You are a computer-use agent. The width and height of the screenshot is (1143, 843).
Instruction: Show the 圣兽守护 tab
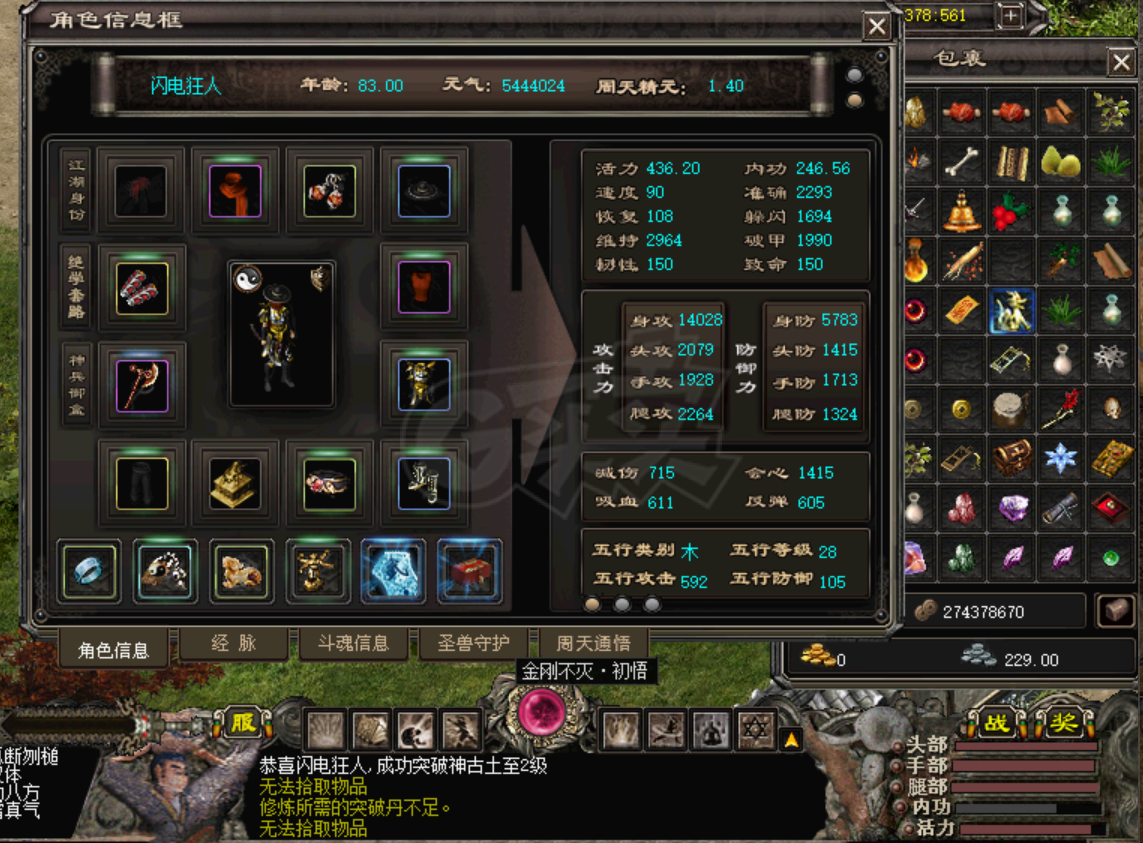[x=474, y=645]
